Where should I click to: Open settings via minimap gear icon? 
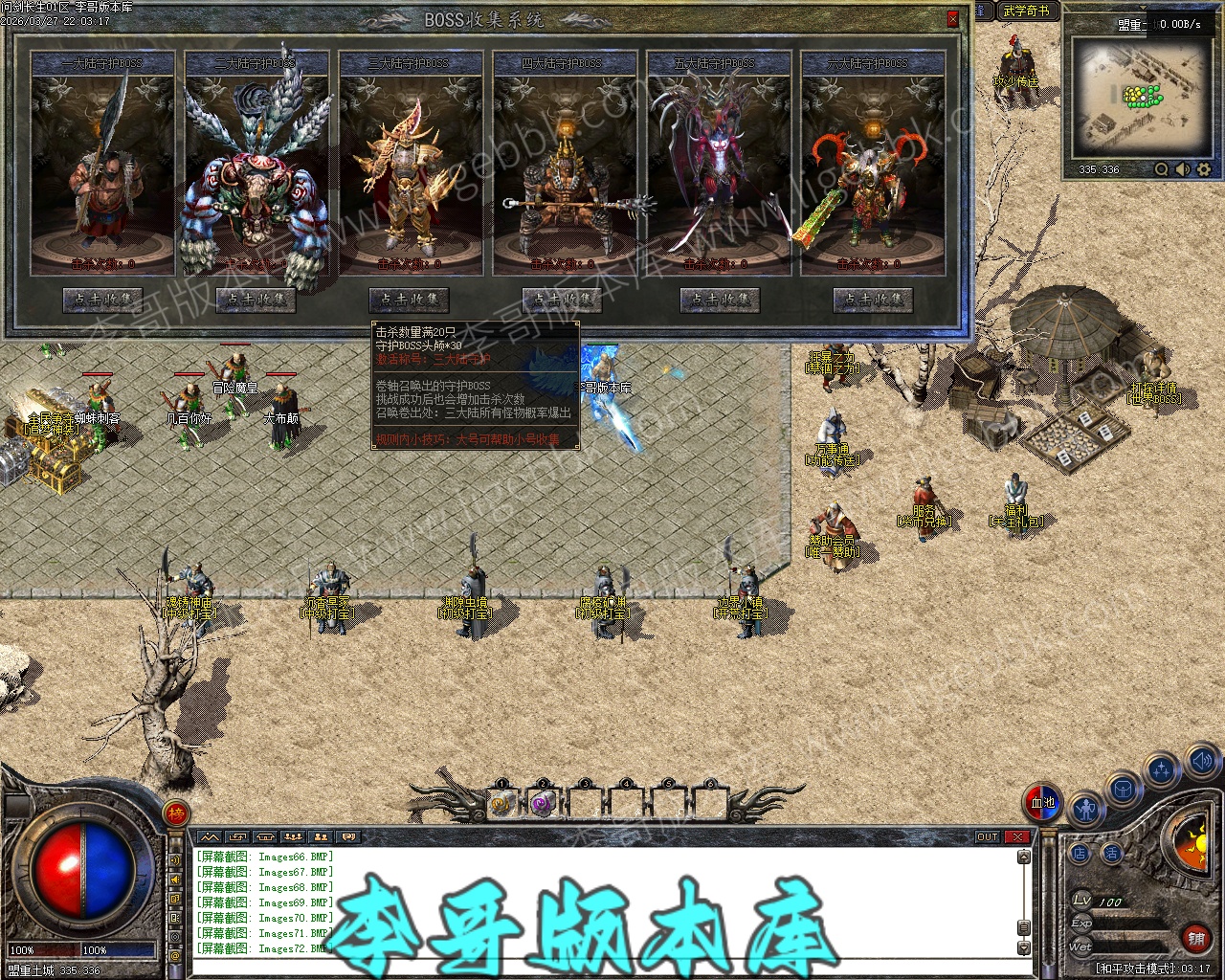[x=1204, y=169]
